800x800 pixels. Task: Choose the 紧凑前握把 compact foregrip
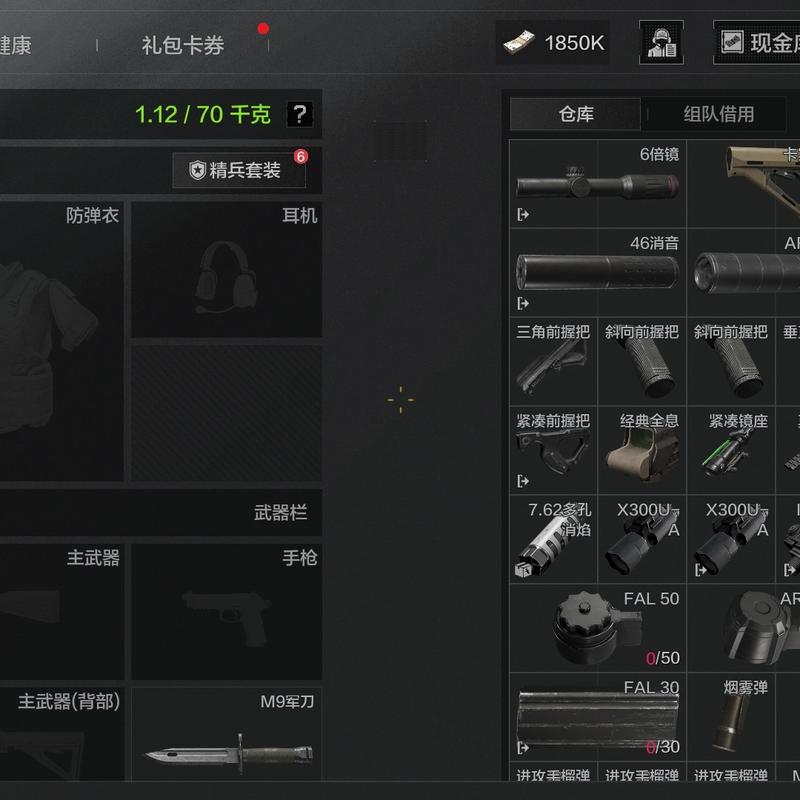553,450
